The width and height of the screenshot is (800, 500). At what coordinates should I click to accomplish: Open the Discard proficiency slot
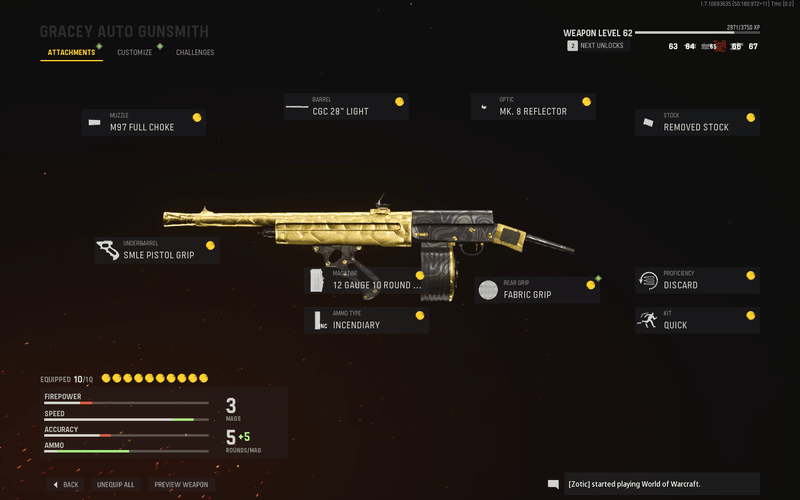pyautogui.click(x=697, y=280)
